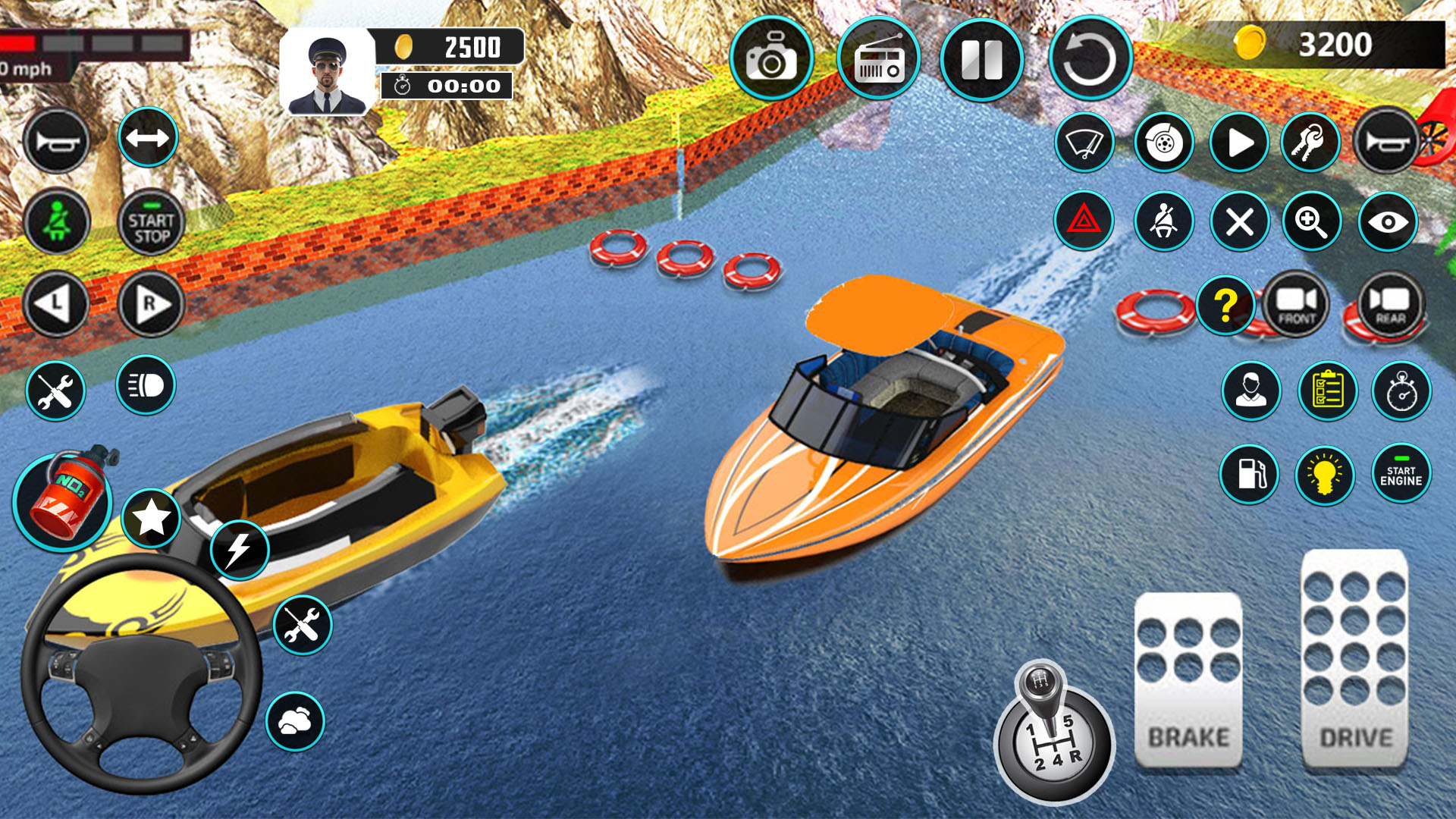Open the yellow question mark help
Viewport: 1456px width, 819px height.
click(x=1225, y=306)
